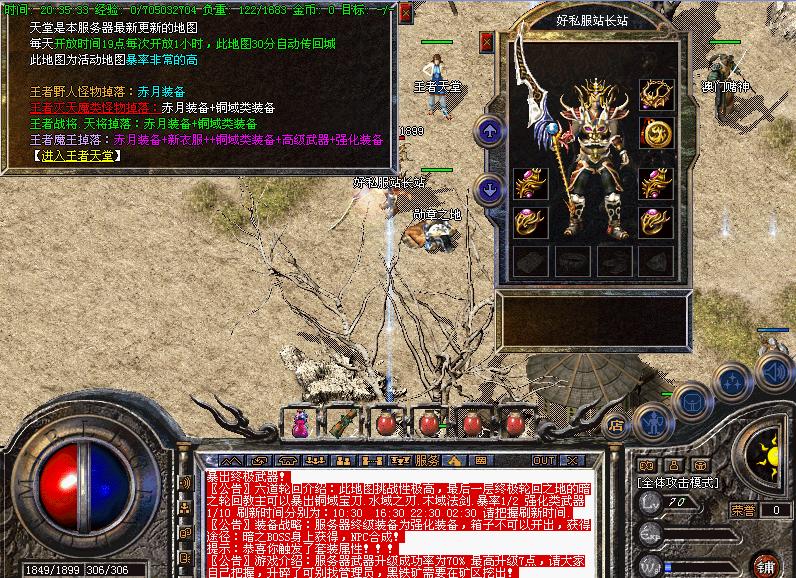Close the chat bar with X button
This screenshot has height=578, width=796.
pos(574,460)
